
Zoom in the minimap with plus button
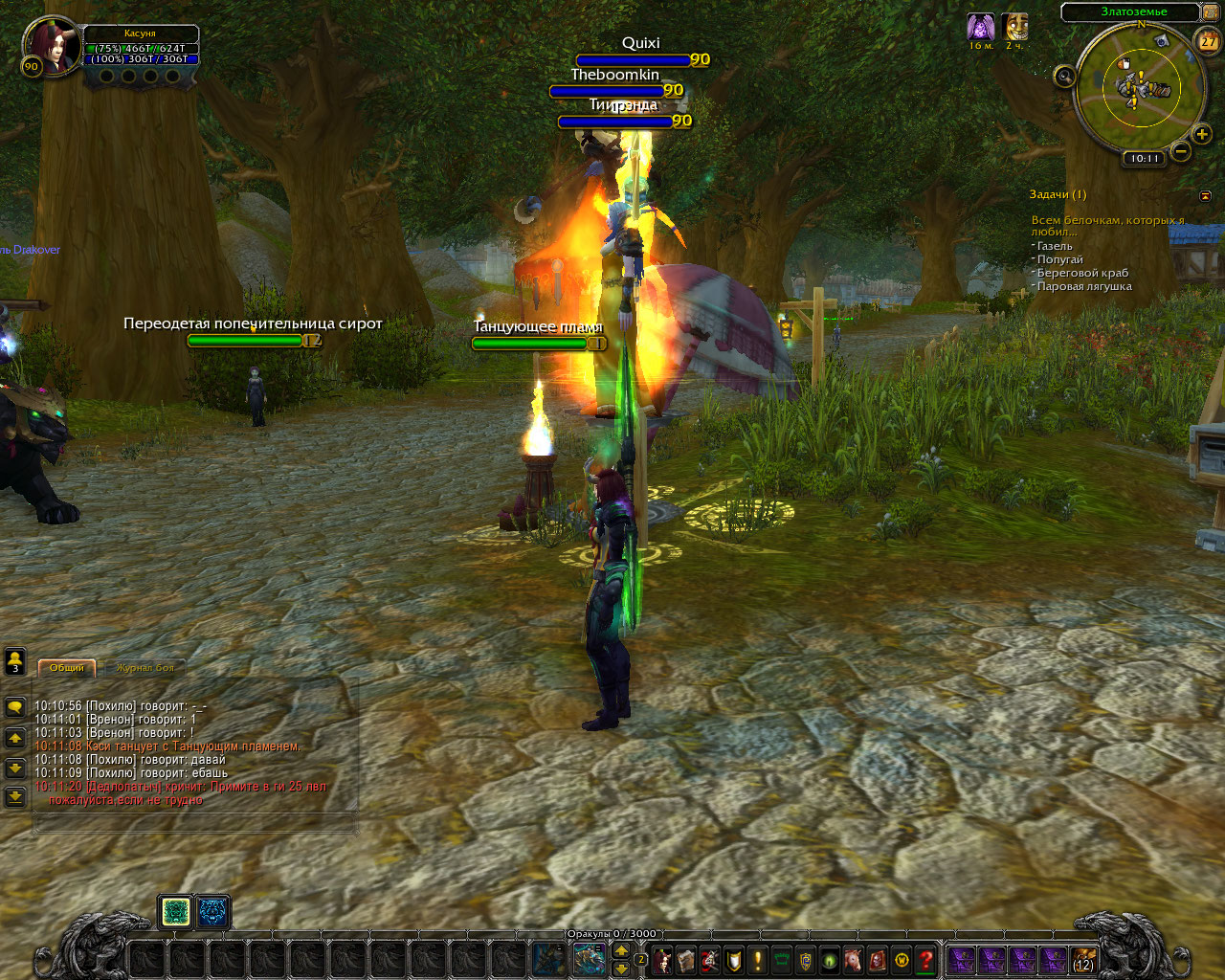pos(1202,135)
